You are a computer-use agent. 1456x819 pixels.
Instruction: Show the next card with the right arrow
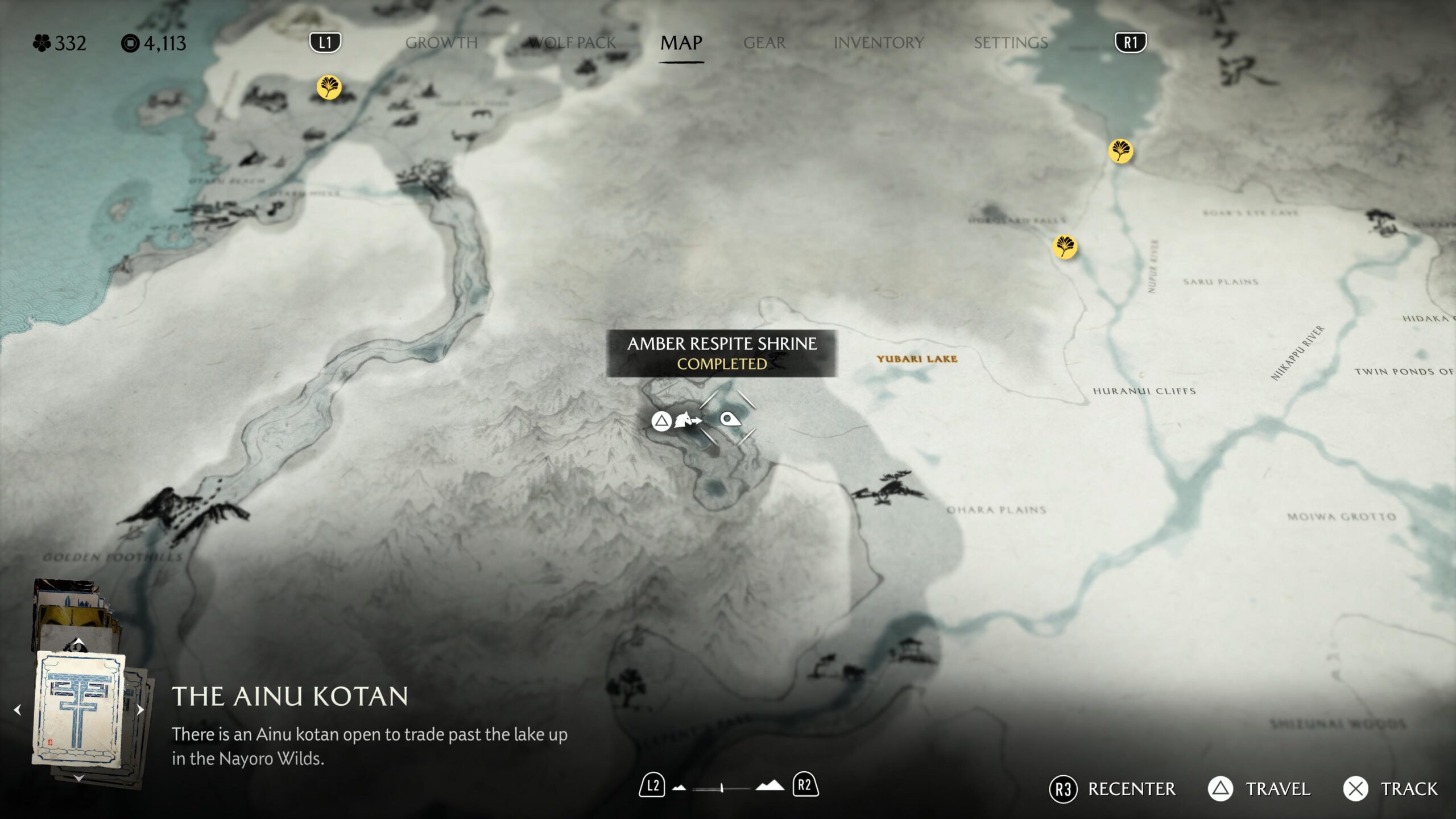coord(140,710)
